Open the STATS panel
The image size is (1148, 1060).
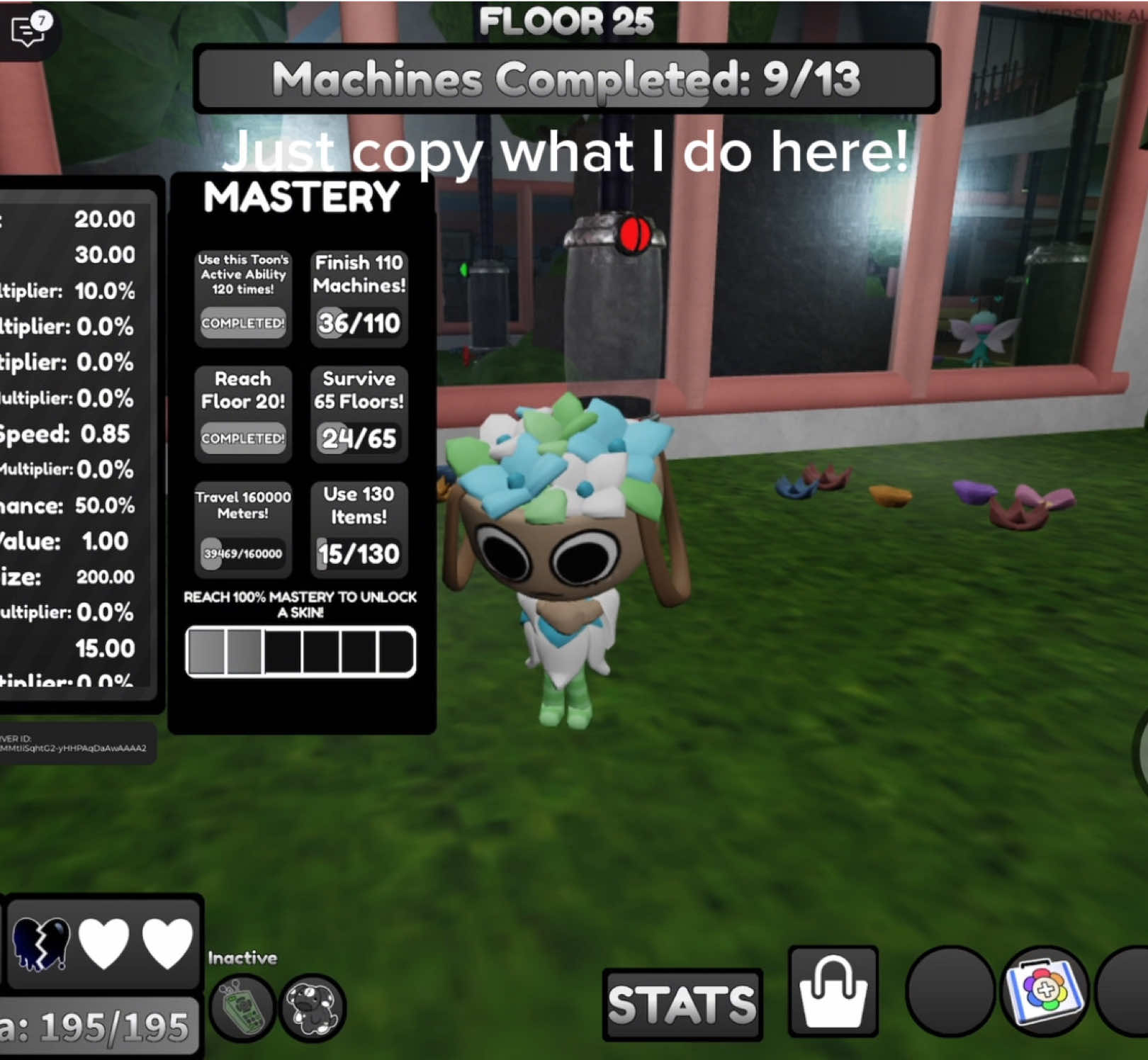682,1003
